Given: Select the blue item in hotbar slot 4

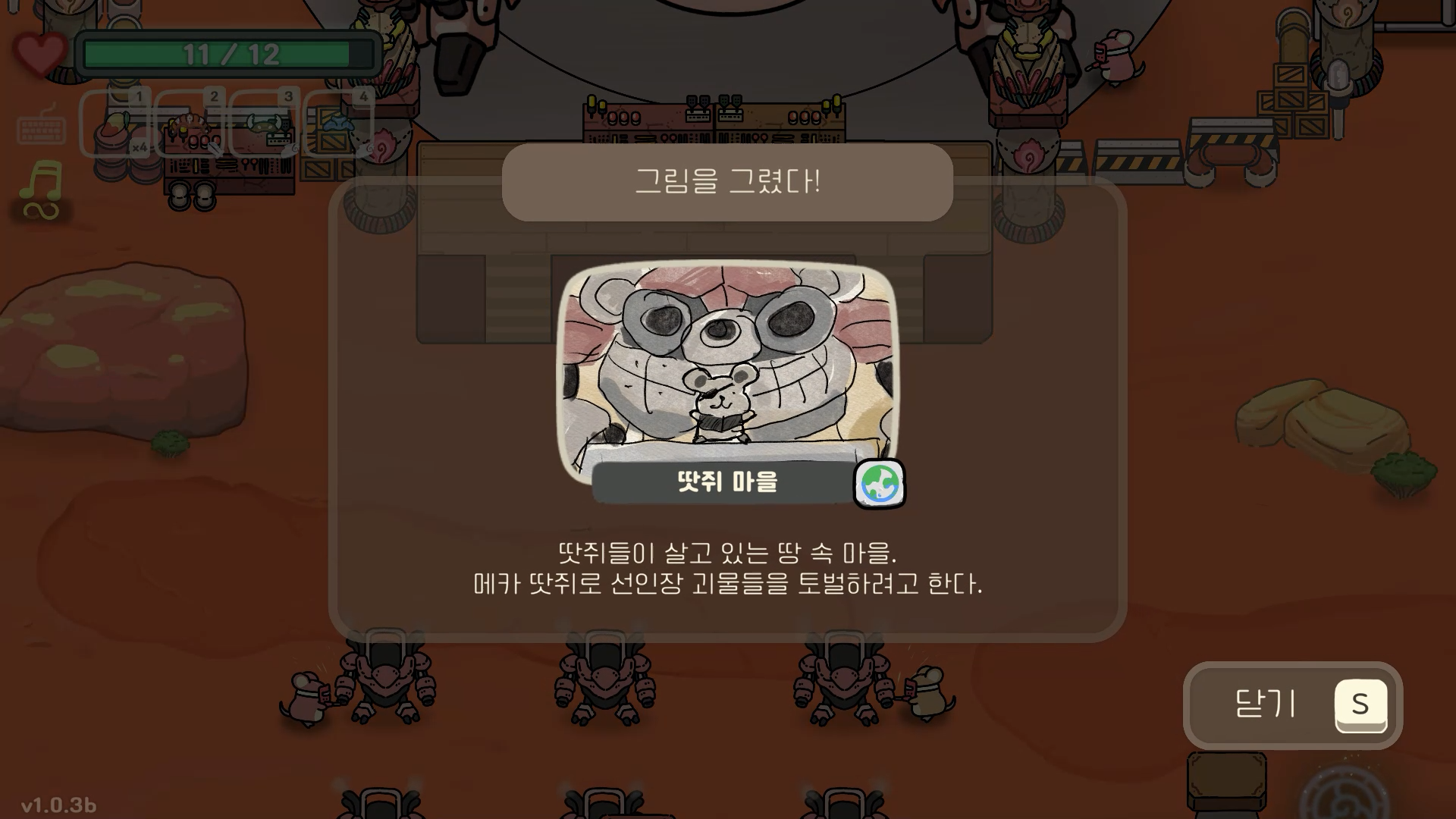Looking at the screenshot, I should [336, 124].
